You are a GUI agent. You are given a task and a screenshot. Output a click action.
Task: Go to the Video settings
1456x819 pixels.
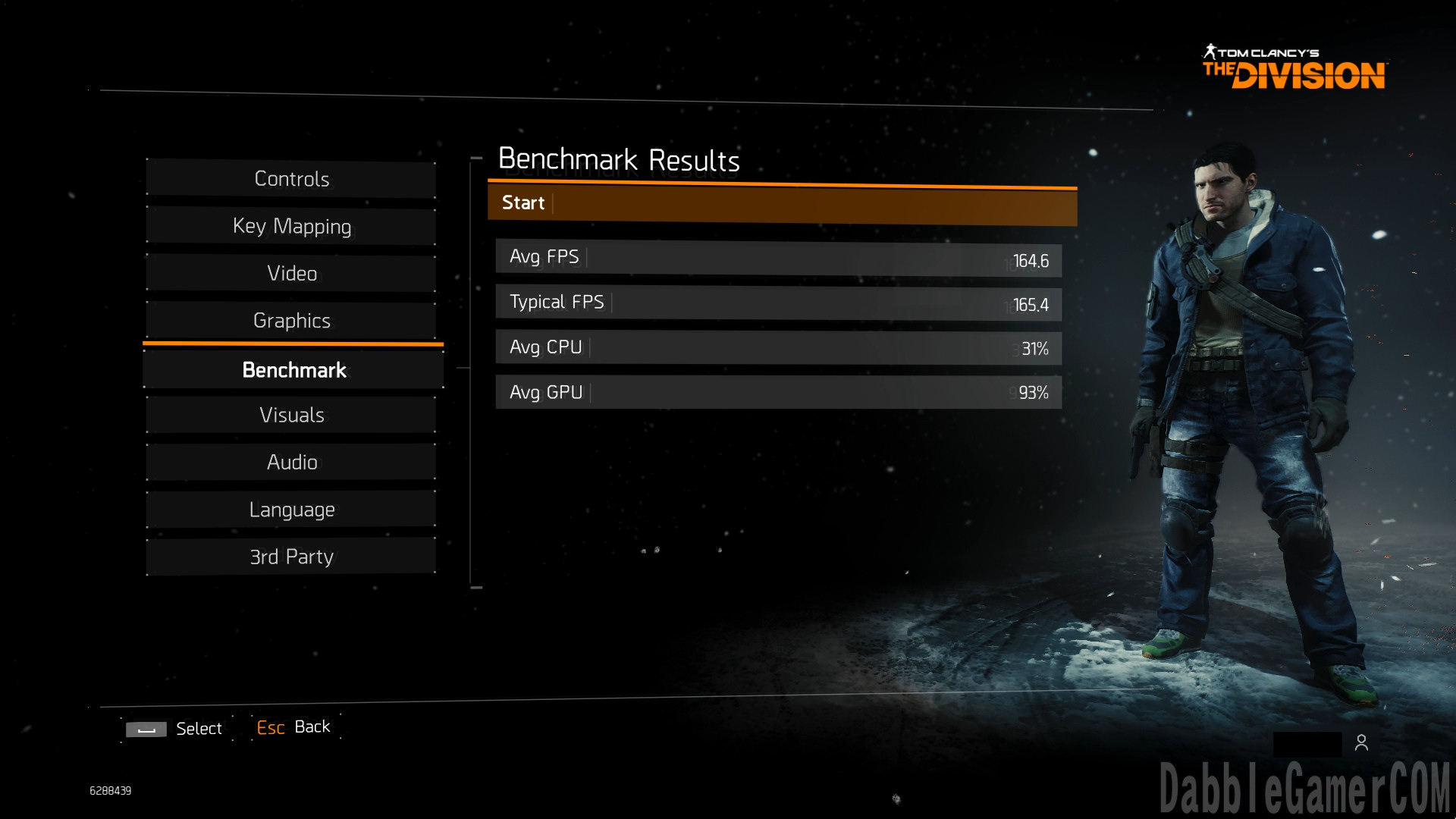(x=291, y=273)
